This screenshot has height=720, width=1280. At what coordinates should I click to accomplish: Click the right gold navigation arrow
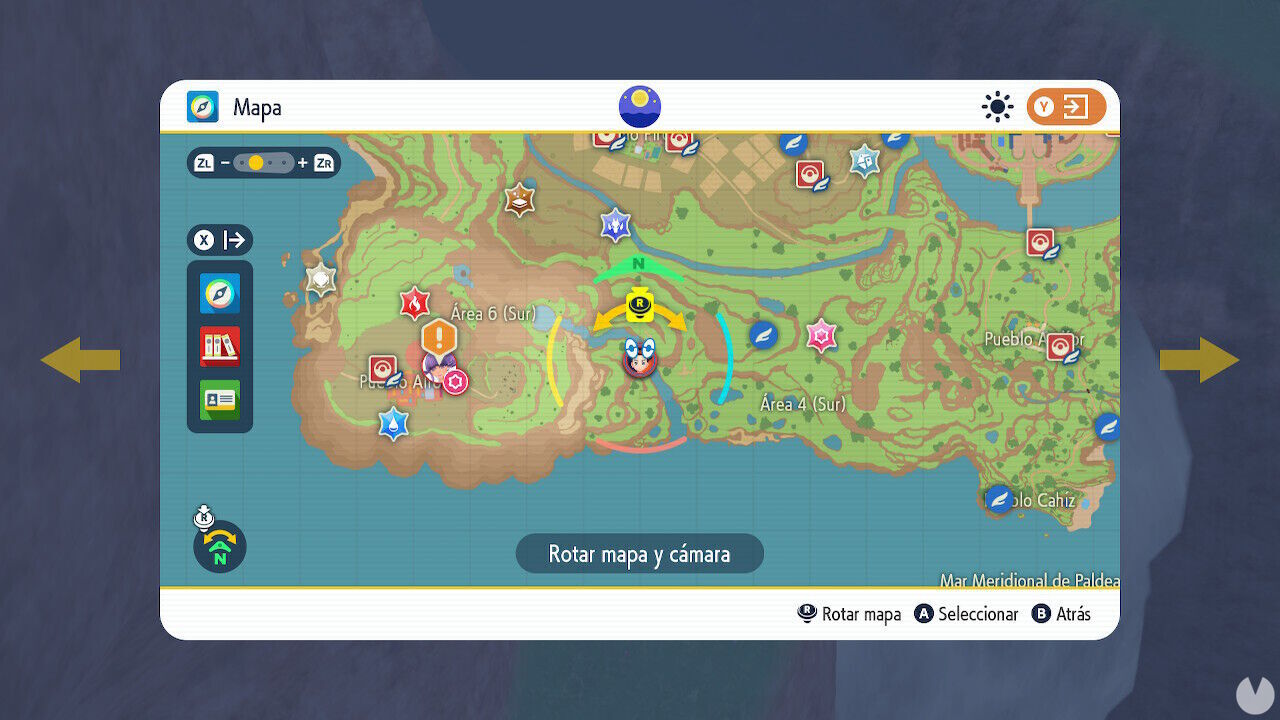point(1200,360)
